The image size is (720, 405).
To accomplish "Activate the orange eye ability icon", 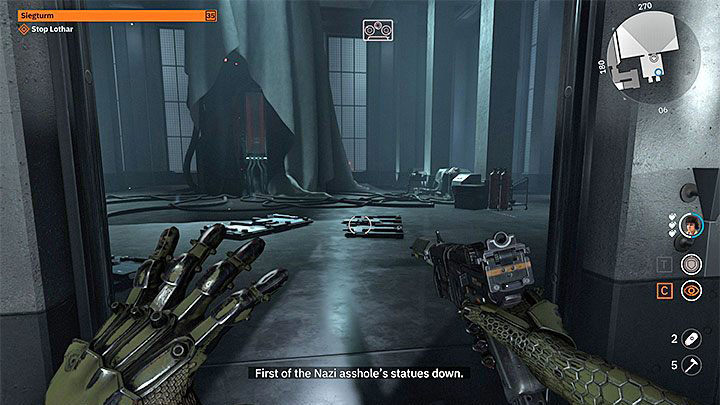I will [690, 292].
